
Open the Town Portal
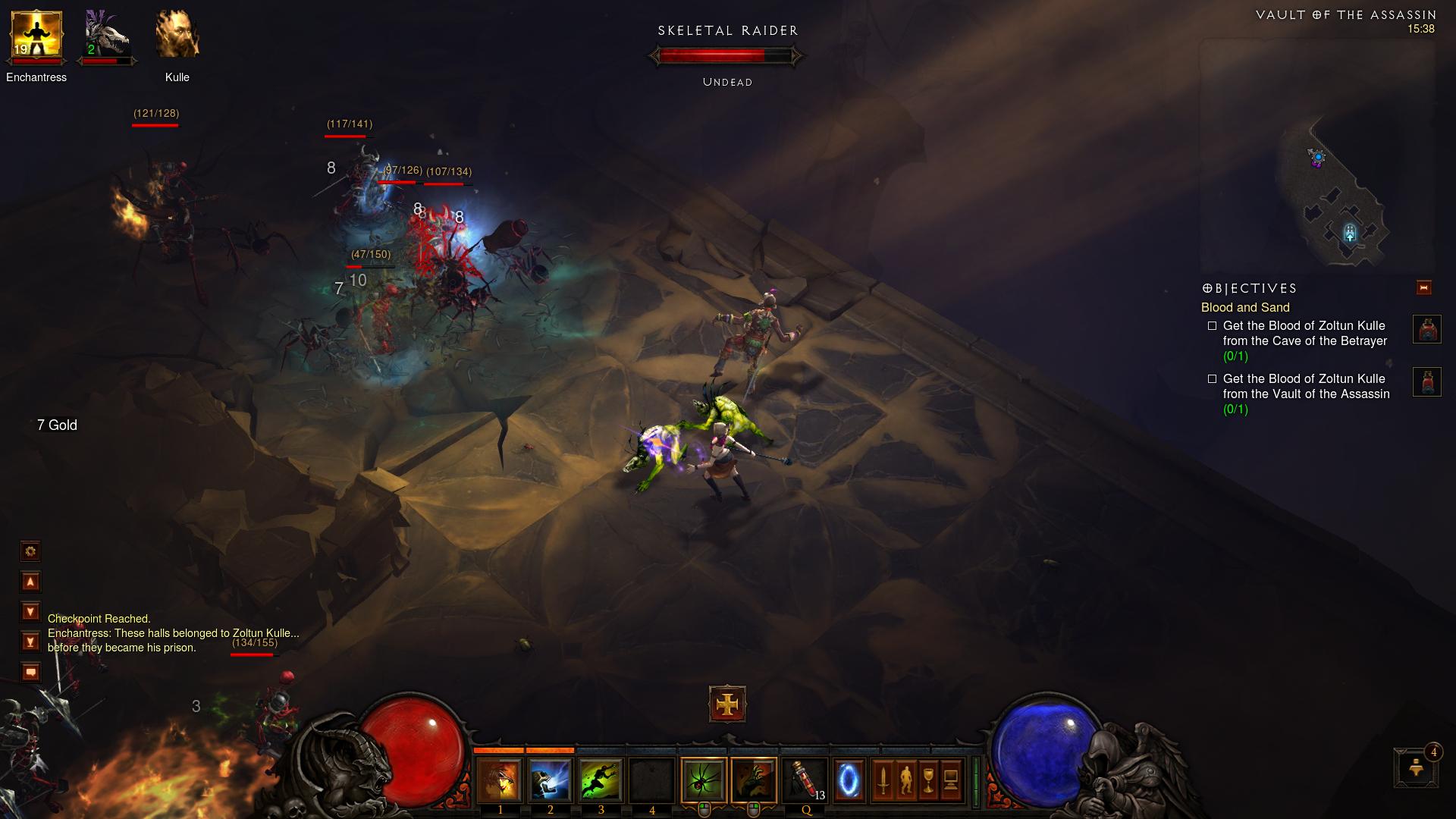(849, 780)
